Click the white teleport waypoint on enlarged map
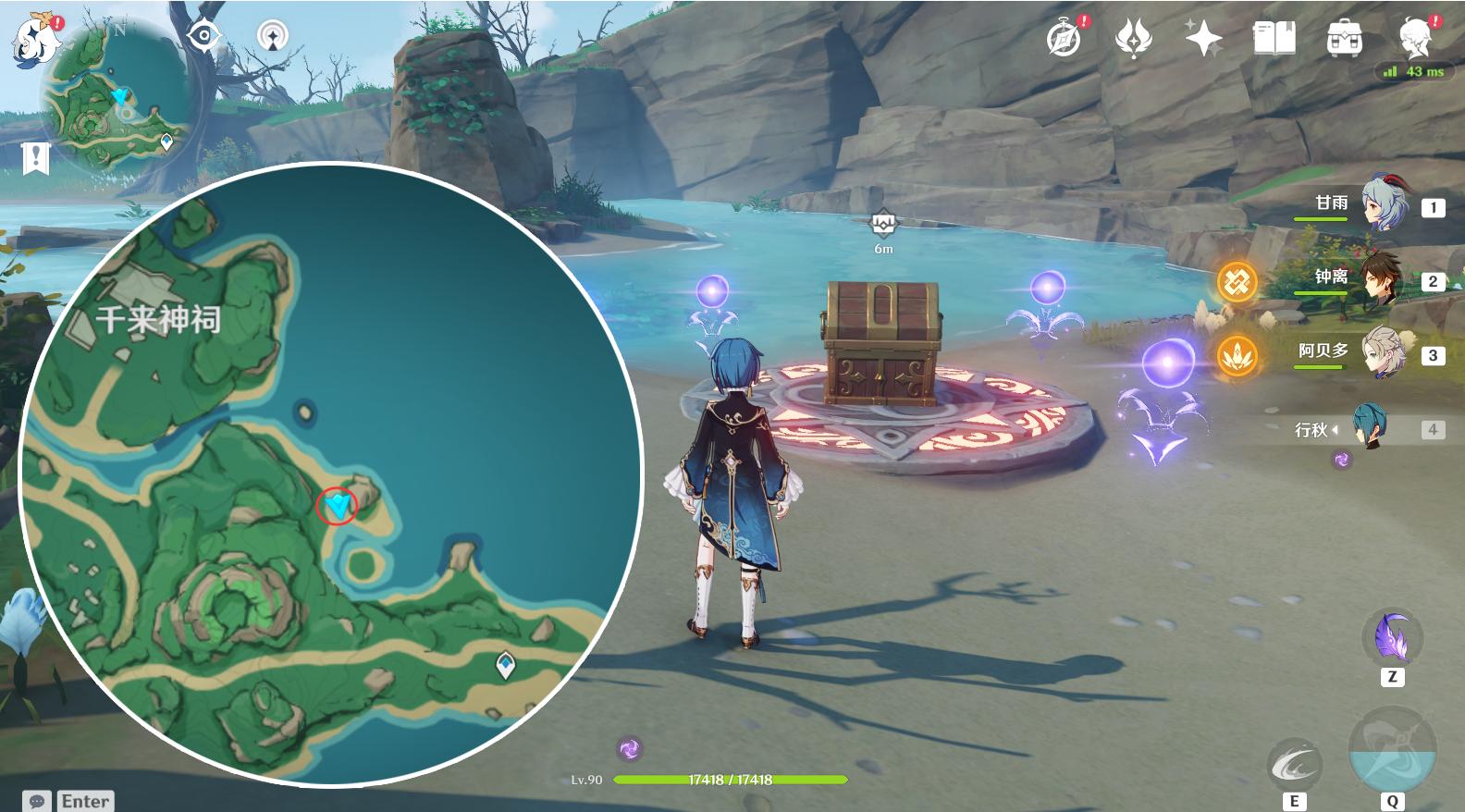This screenshot has width=1465, height=812. tap(505, 664)
